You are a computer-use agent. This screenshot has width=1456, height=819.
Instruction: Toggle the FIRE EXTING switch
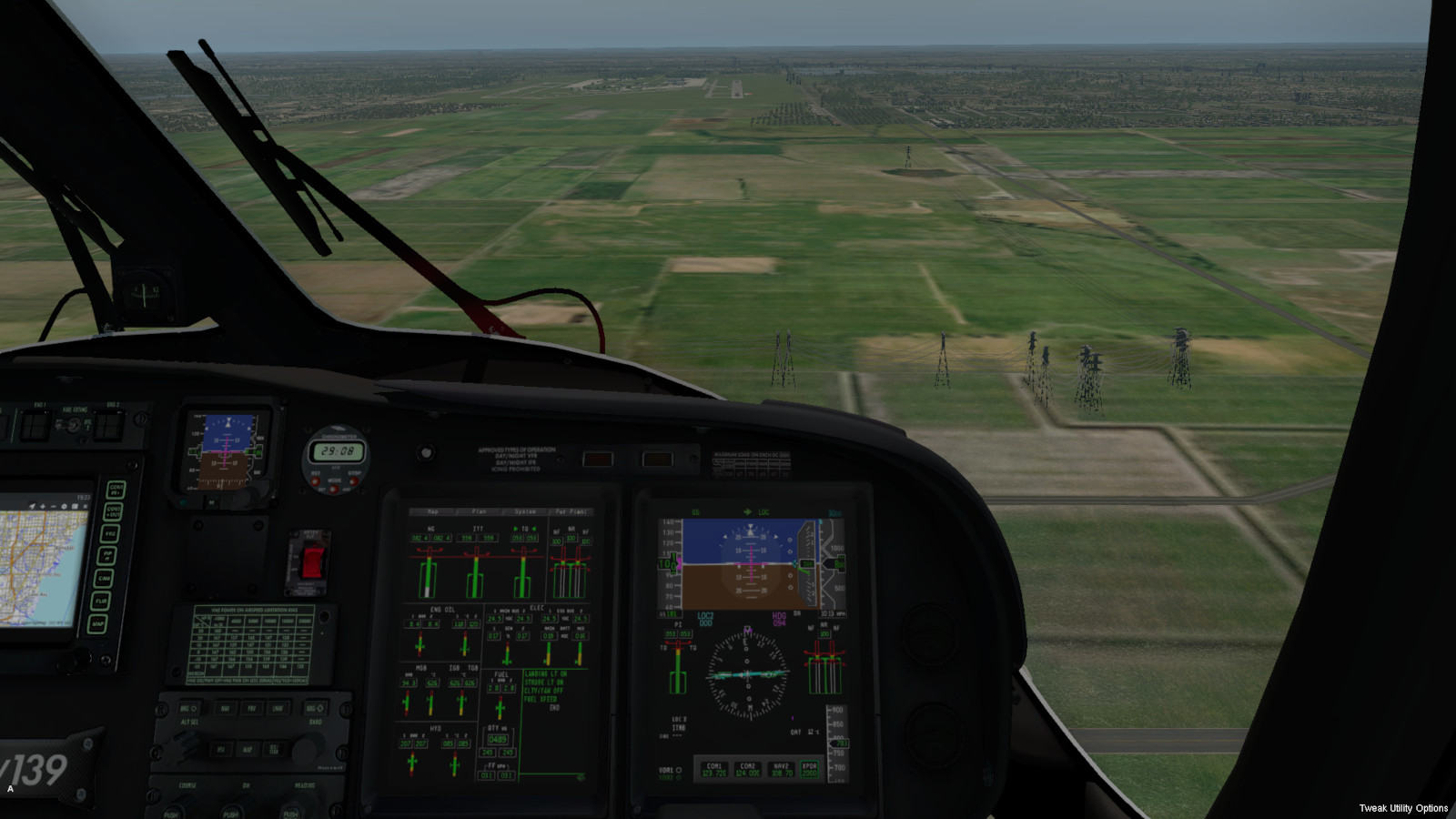coord(73,425)
